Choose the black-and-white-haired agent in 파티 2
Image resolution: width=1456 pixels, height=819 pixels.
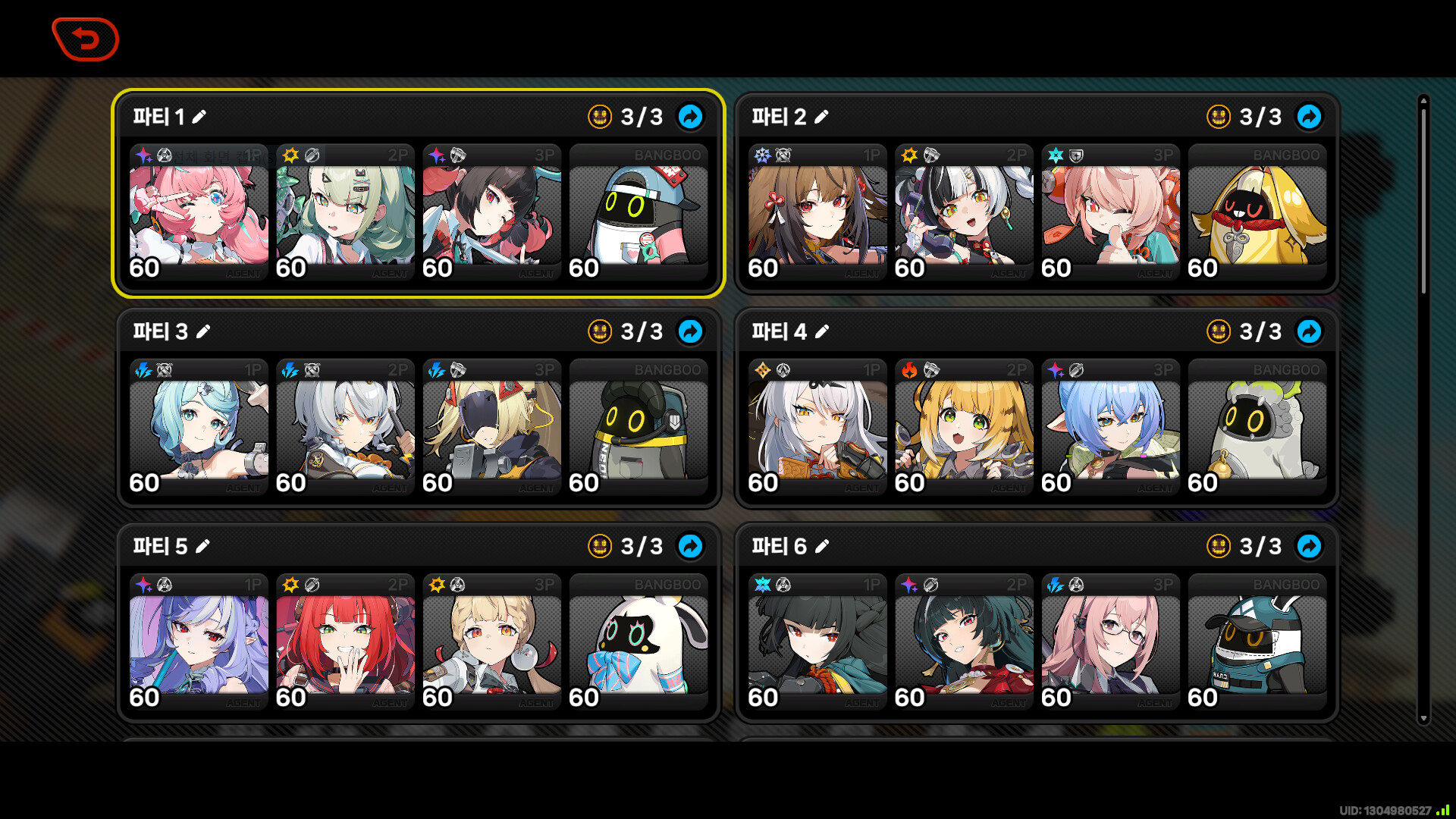tap(964, 214)
